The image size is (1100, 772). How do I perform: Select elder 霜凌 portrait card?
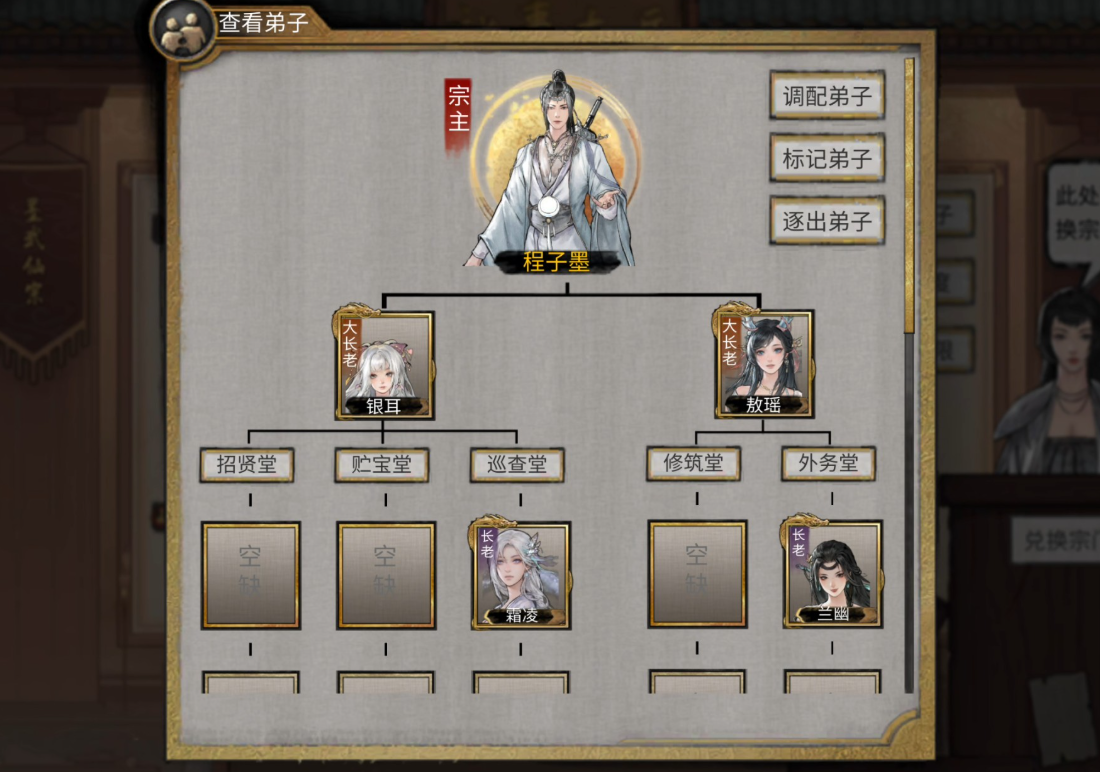pos(521,575)
